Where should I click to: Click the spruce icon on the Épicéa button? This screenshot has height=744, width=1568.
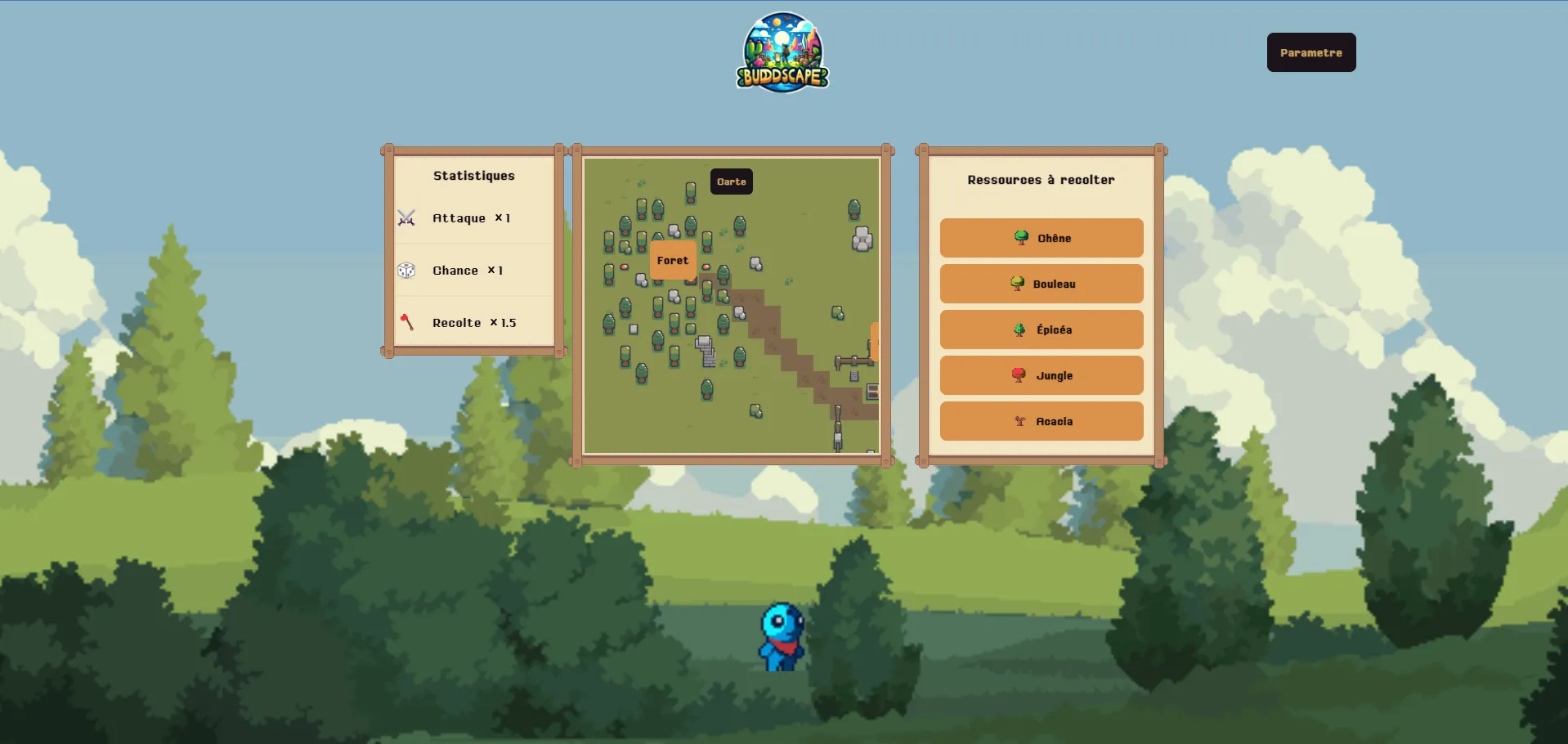(x=1019, y=329)
